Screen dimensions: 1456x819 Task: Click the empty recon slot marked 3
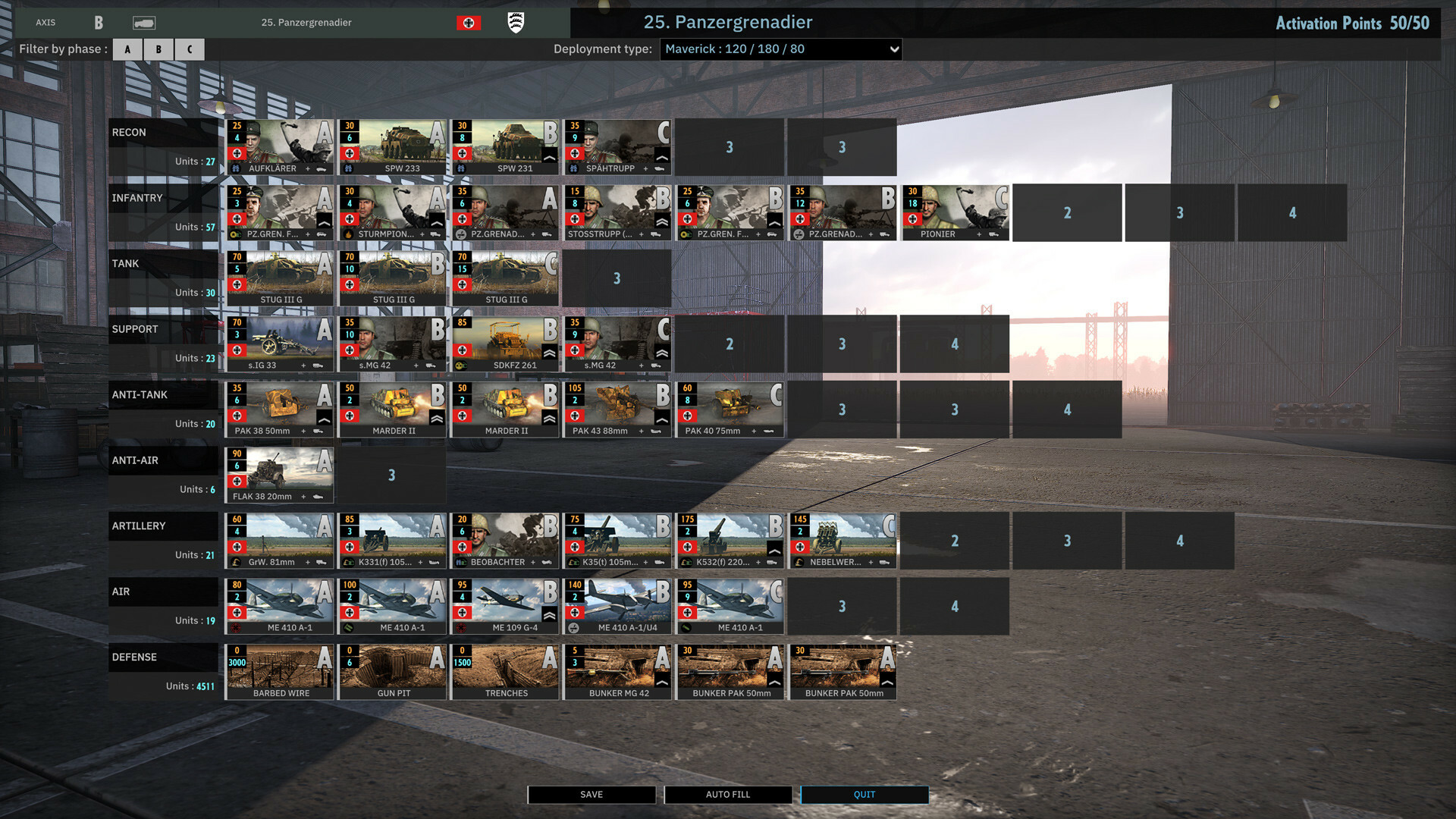[x=730, y=147]
